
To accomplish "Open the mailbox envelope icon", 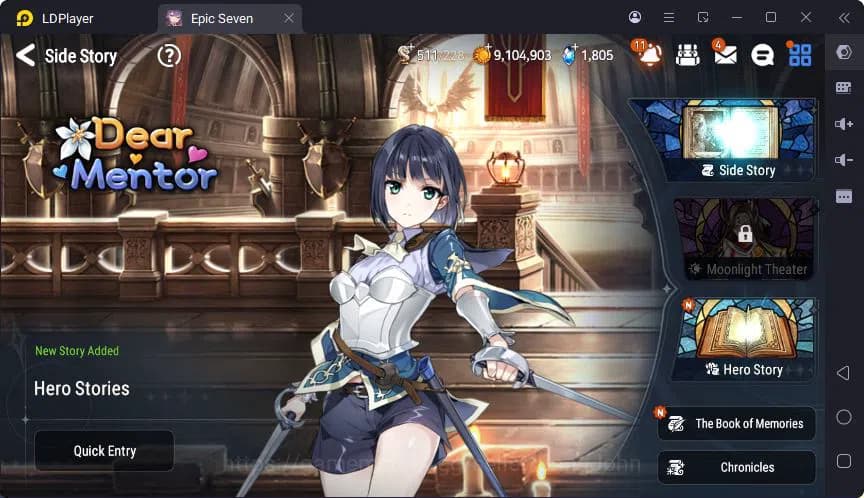I will tap(725, 56).
